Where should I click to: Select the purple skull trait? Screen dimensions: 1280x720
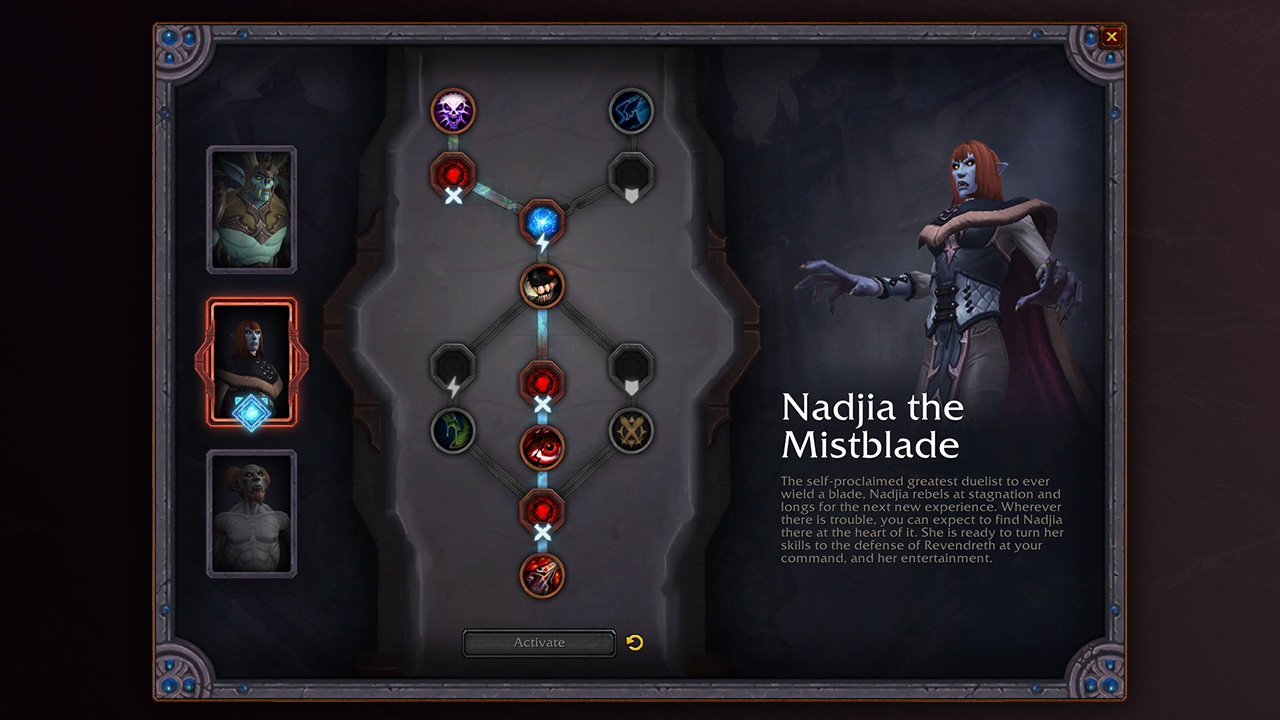click(453, 110)
